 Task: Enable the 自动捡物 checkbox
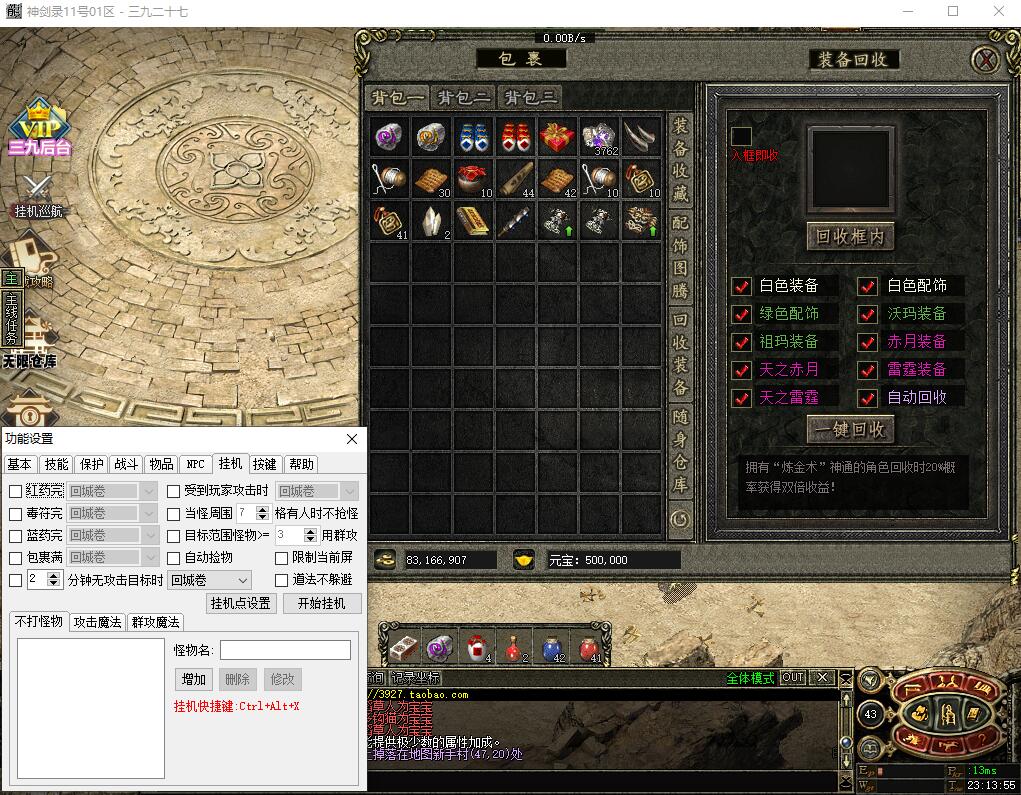tap(174, 558)
